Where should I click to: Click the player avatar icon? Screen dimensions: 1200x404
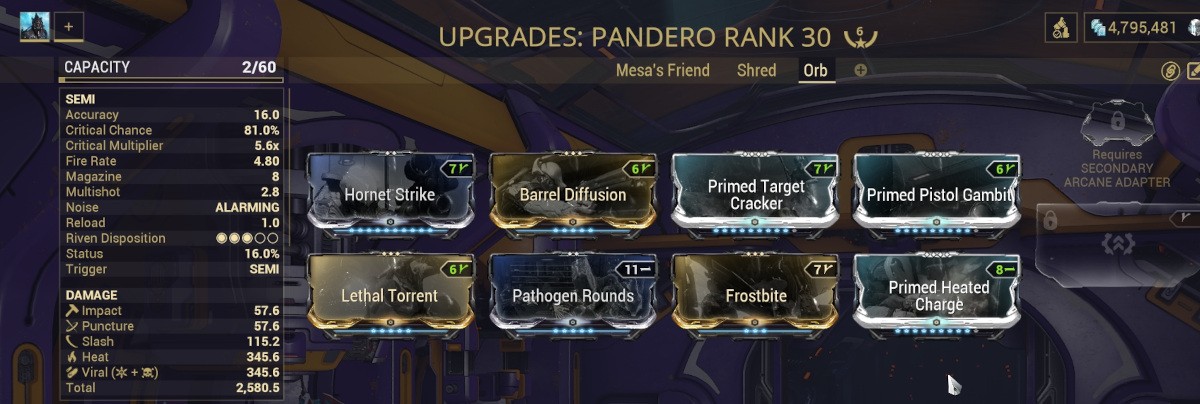[x=36, y=26]
